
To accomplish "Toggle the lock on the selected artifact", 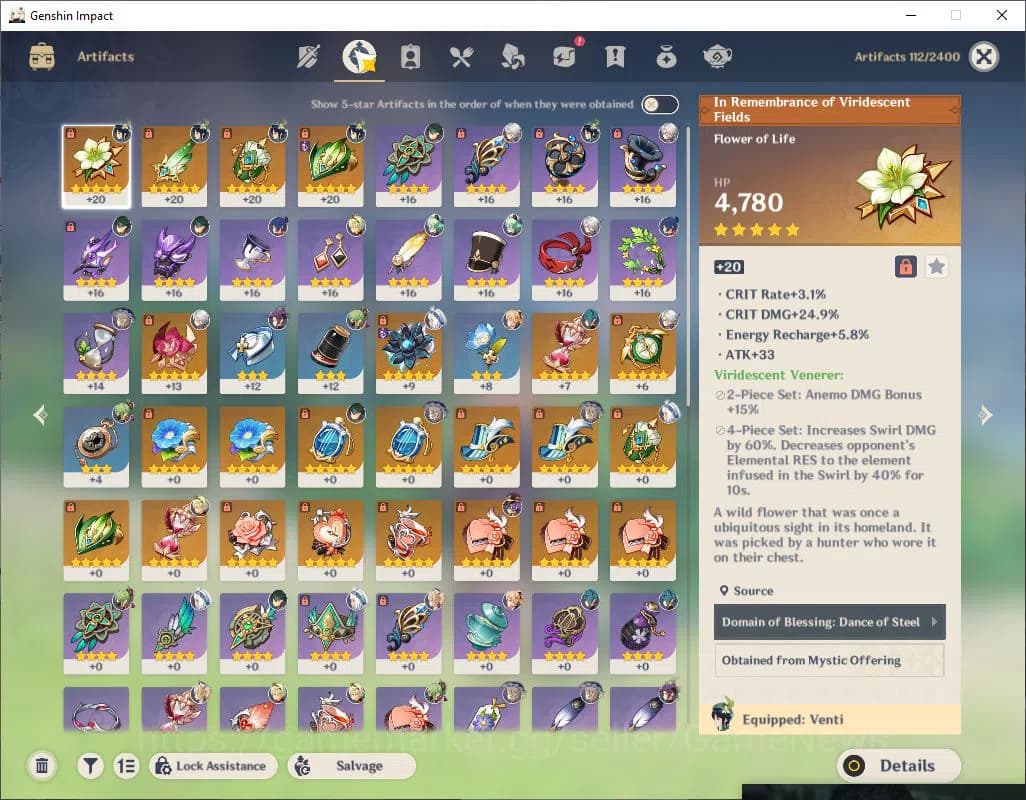I will [905, 267].
